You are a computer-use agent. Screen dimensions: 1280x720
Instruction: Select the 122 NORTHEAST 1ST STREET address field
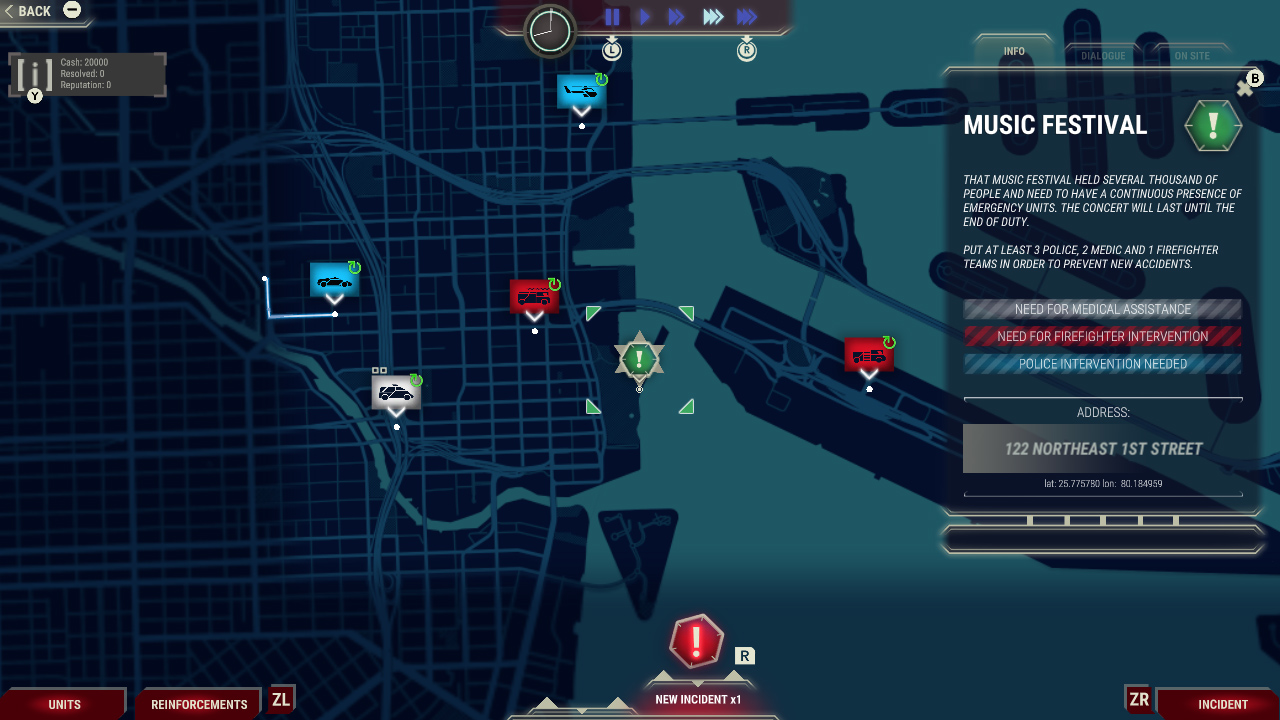(1102, 448)
